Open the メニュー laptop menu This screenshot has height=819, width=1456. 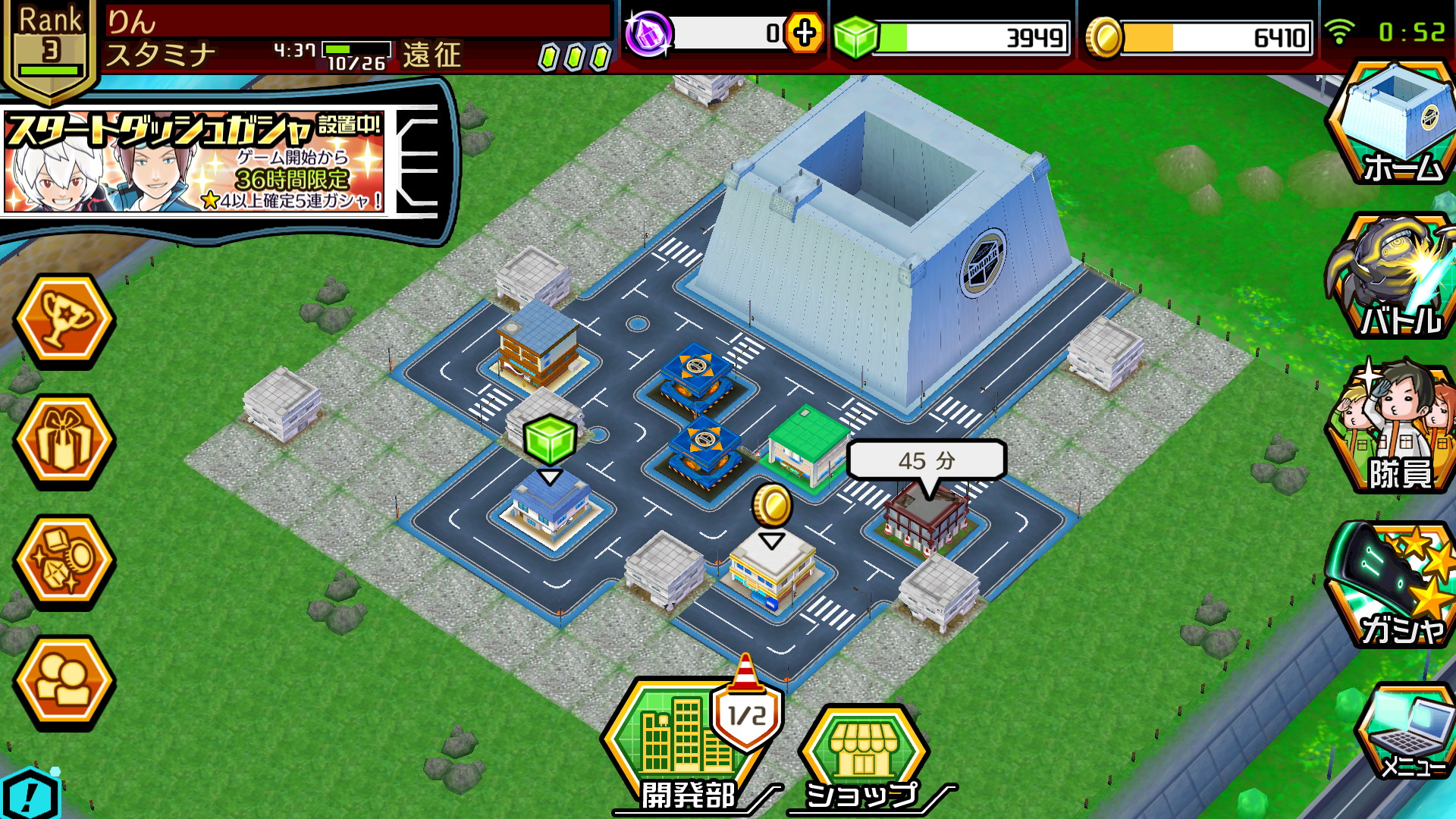1405,732
